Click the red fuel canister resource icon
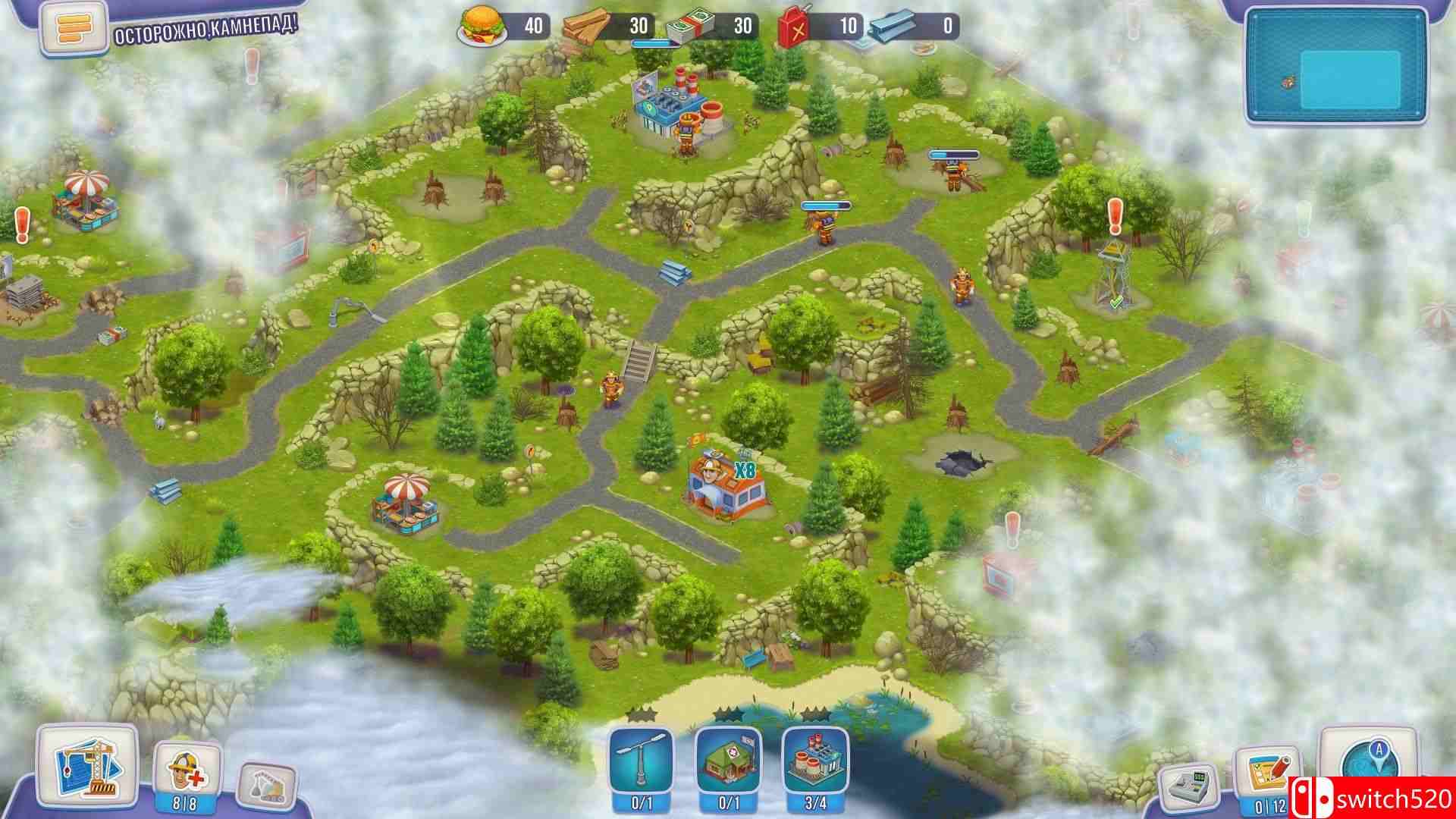The width and height of the screenshot is (1456, 819). (x=791, y=24)
